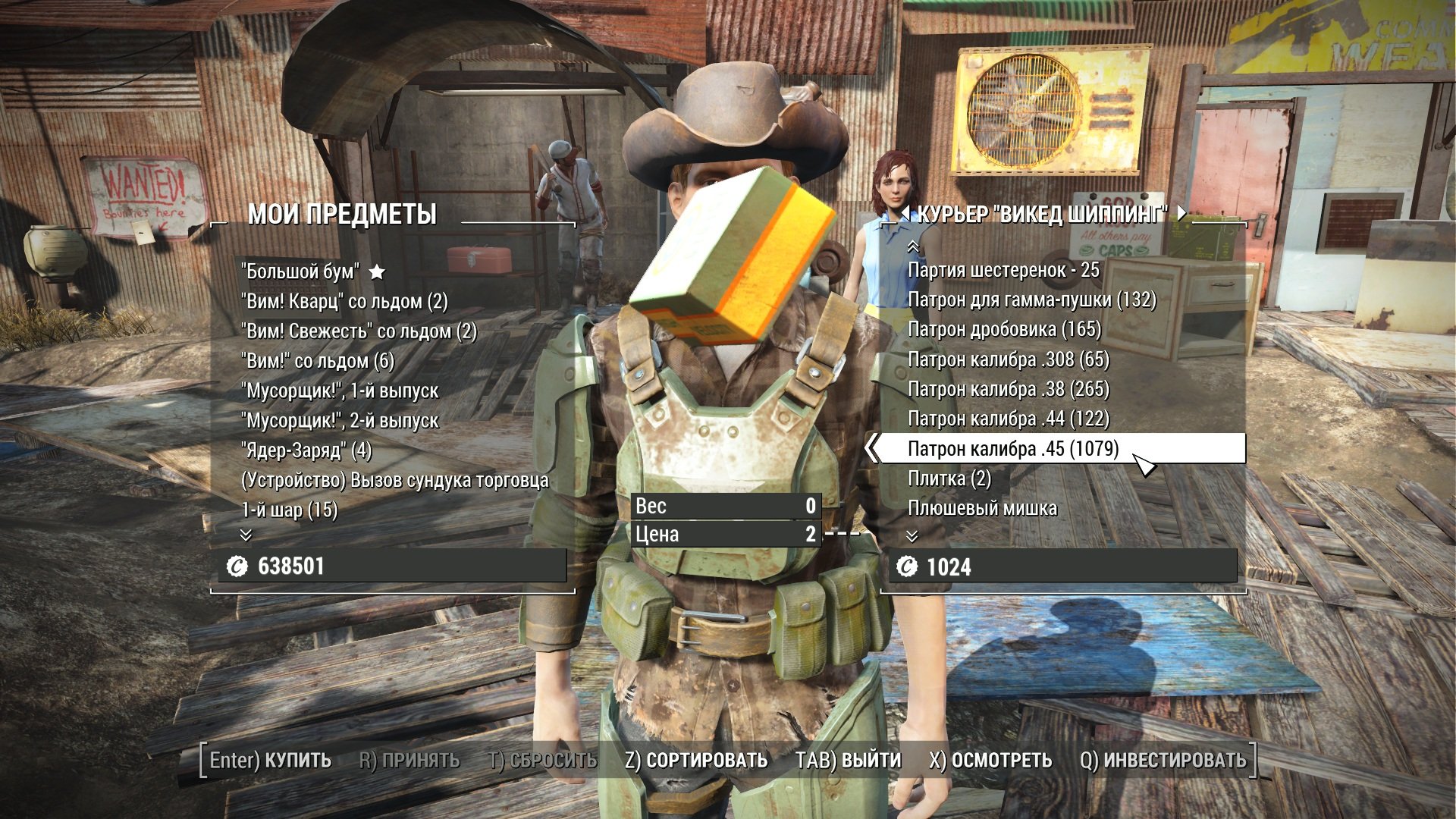Pick Патрон калибра .308 (65)
Screen dimensions: 1456x819
[x=1009, y=359]
